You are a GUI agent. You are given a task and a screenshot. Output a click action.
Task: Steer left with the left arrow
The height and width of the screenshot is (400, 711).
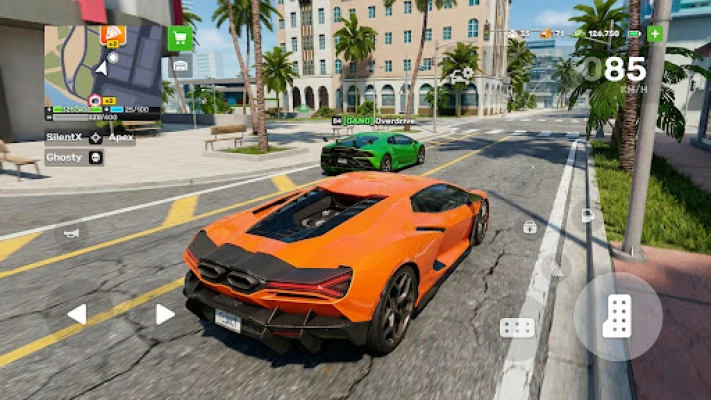pos(77,314)
